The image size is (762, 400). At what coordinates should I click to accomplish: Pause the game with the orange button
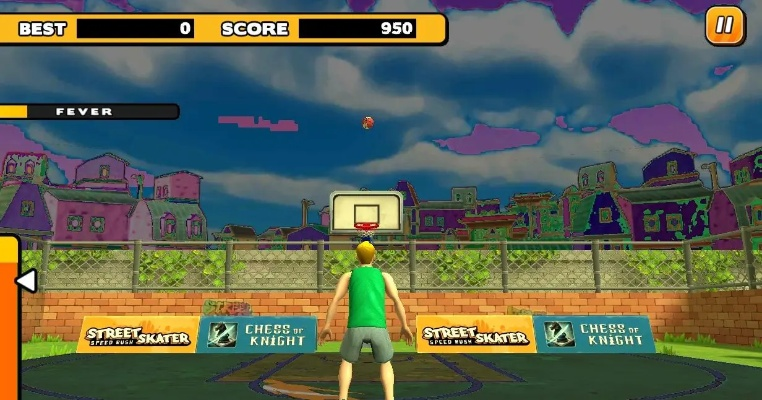click(x=725, y=26)
